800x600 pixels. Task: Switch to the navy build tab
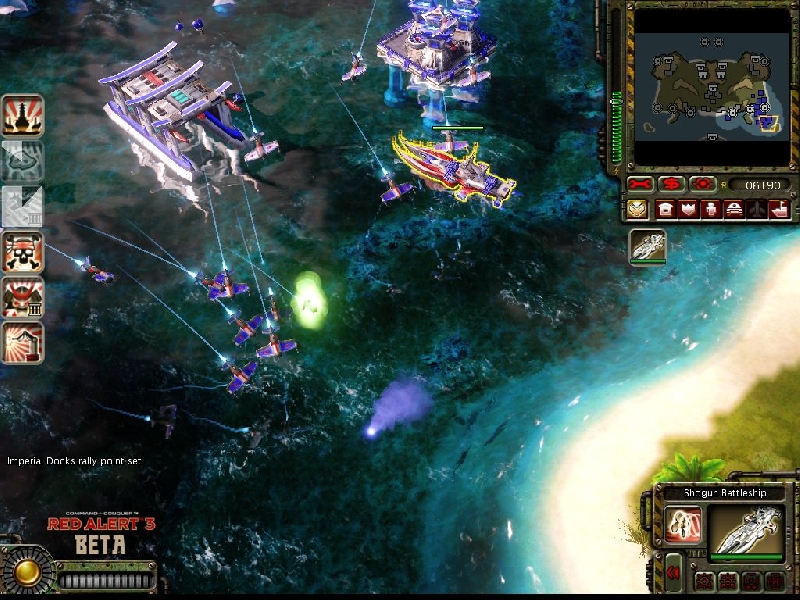coord(779,209)
